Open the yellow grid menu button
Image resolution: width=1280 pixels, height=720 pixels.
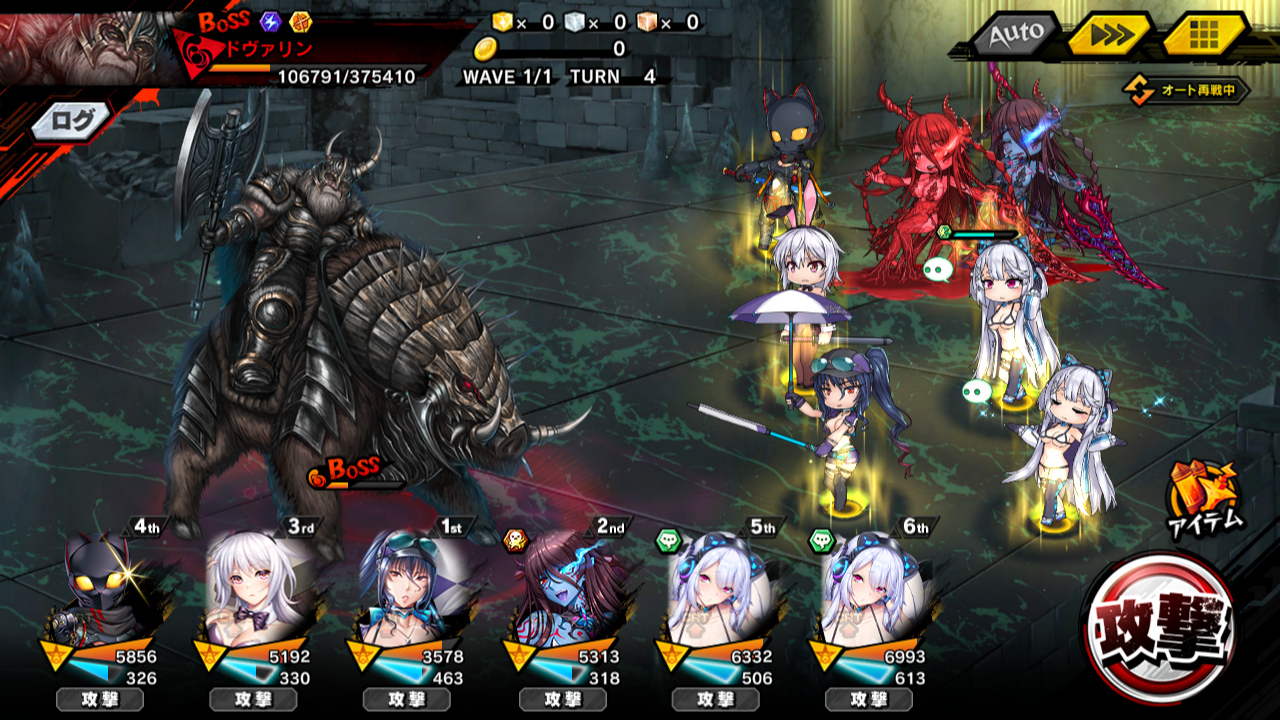point(1204,35)
